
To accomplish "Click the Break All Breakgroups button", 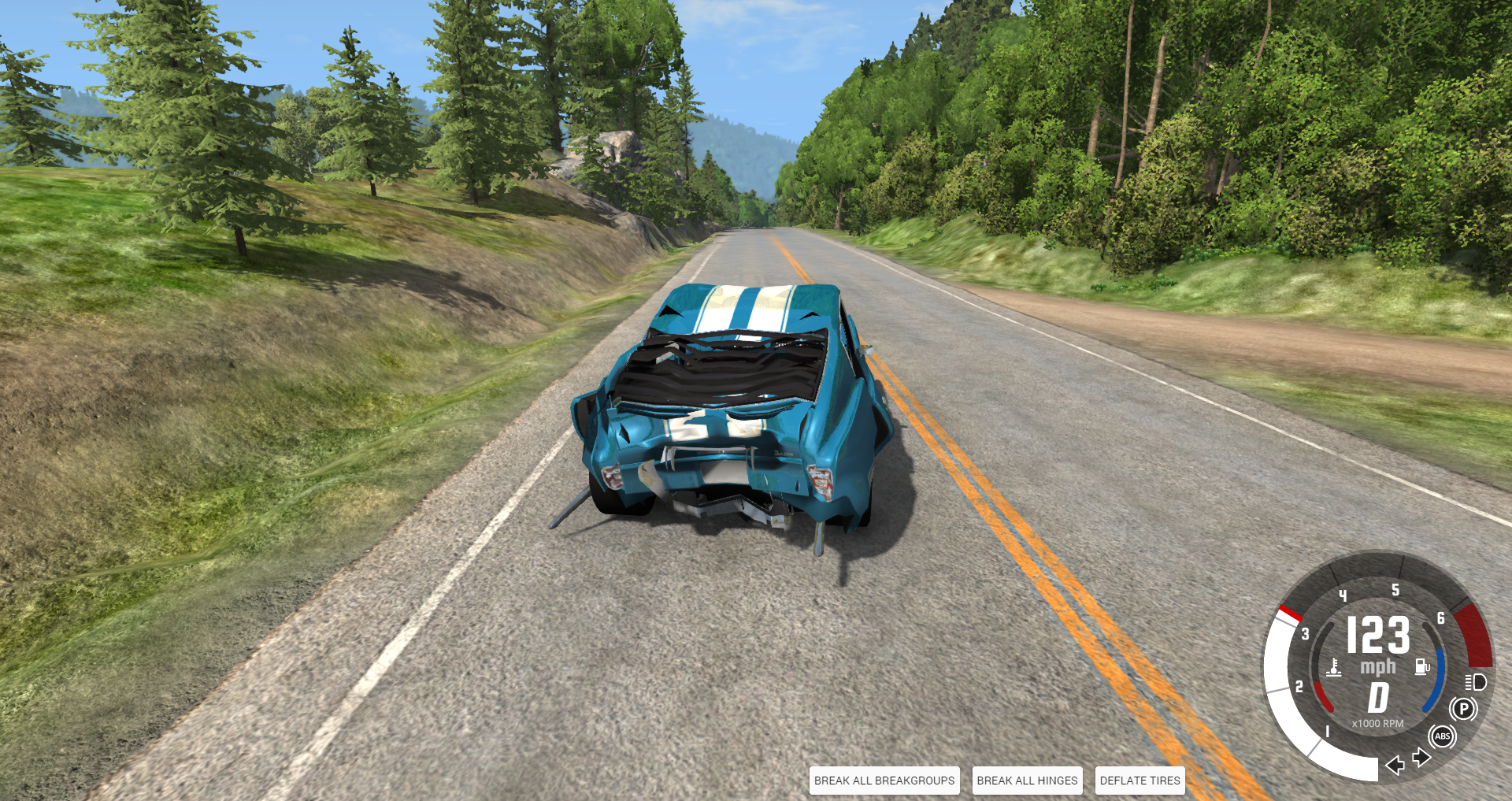I will [x=884, y=781].
